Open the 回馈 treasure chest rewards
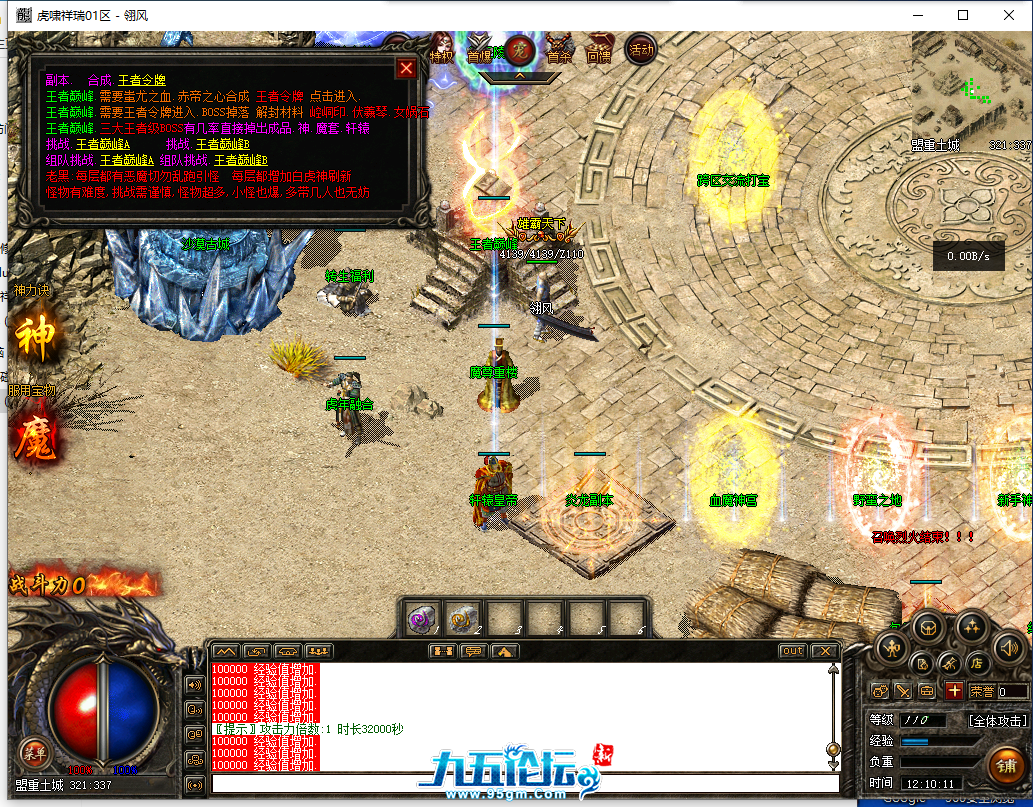The image size is (1033, 807). [x=599, y=51]
